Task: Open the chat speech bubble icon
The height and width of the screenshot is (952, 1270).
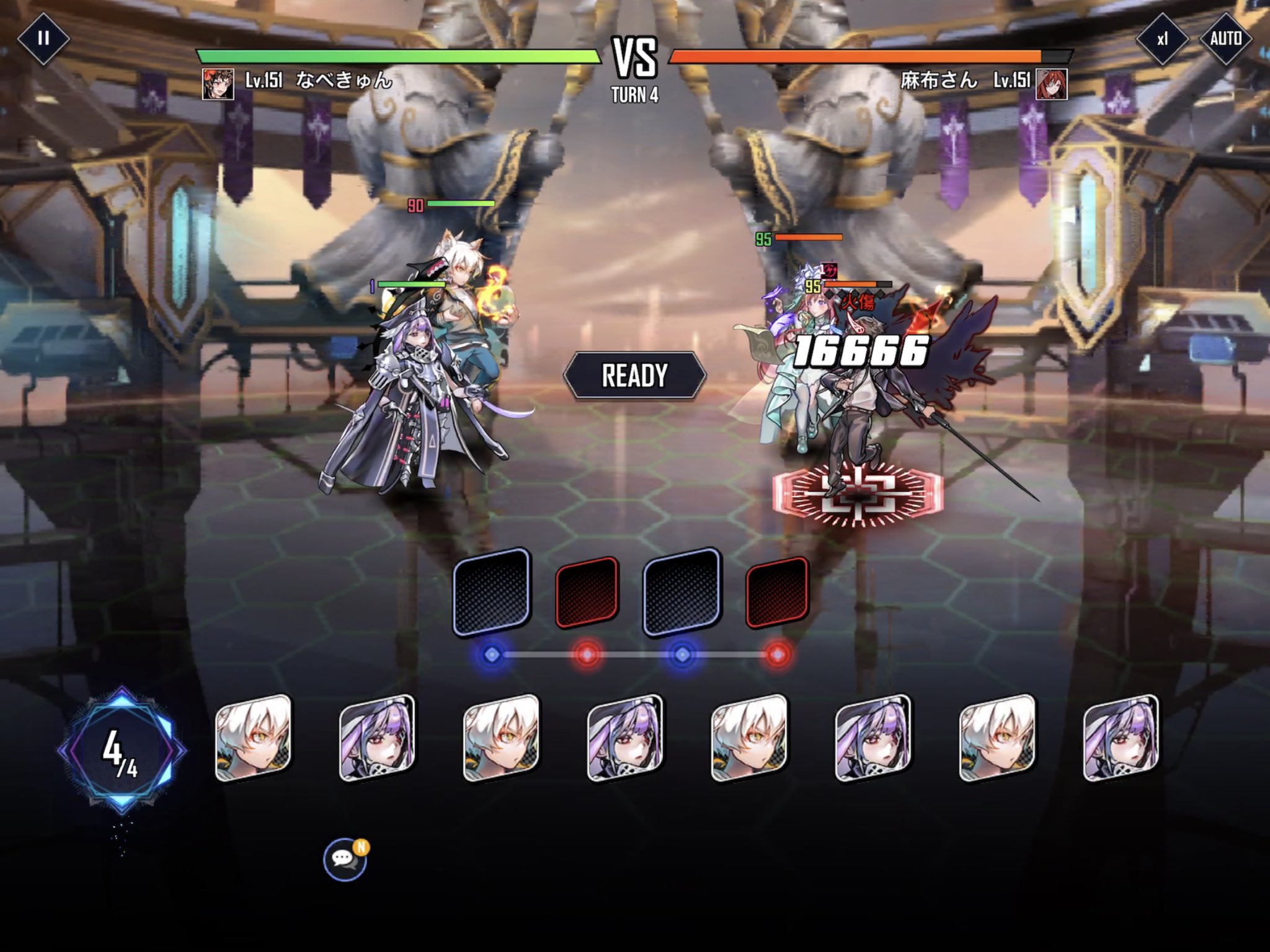Action: pos(344,859)
